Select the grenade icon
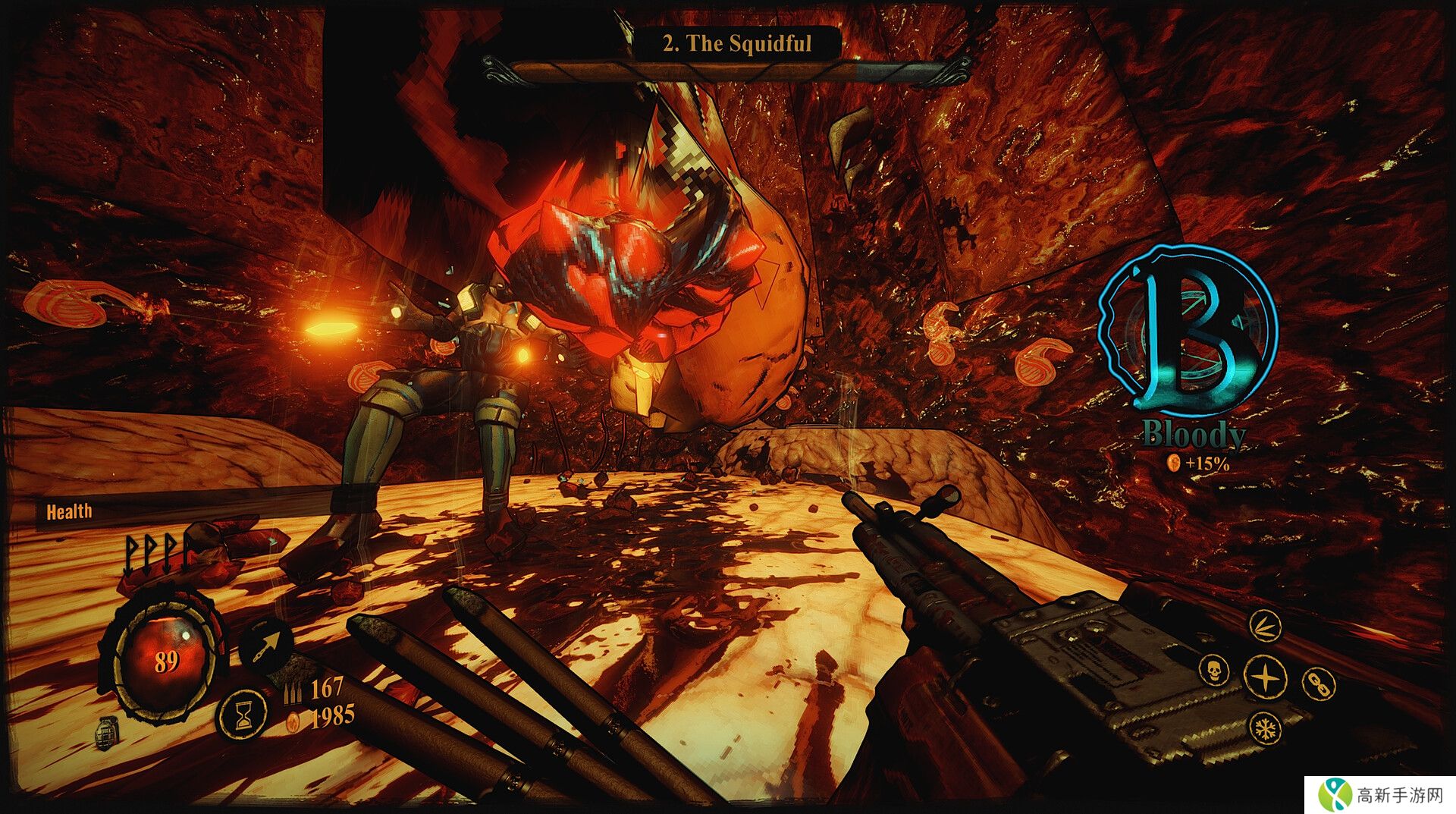The width and height of the screenshot is (1456, 814). pos(108,734)
